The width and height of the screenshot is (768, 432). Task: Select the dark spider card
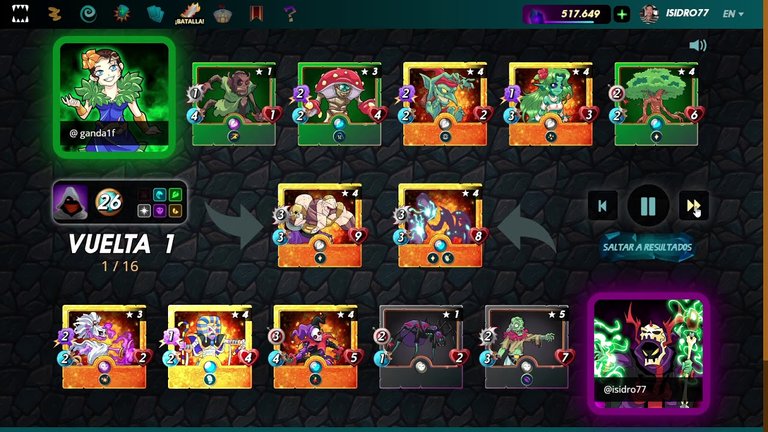coord(421,346)
